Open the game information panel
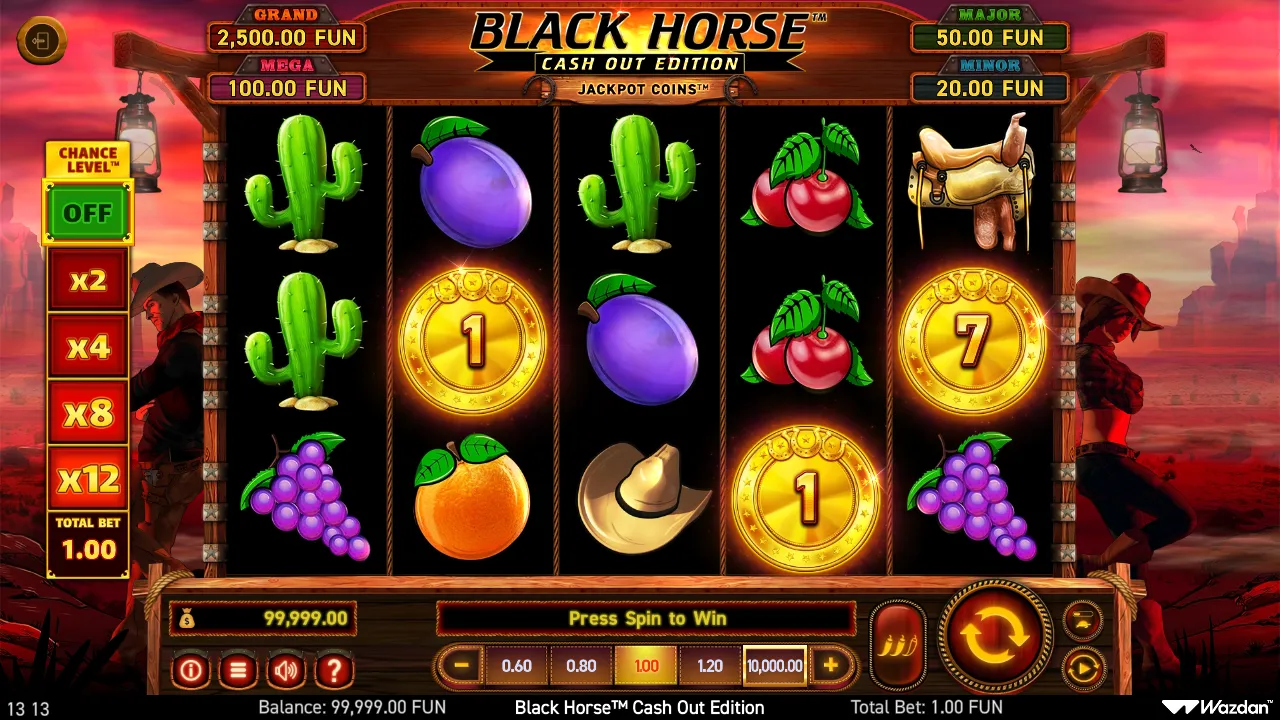 tap(191, 671)
